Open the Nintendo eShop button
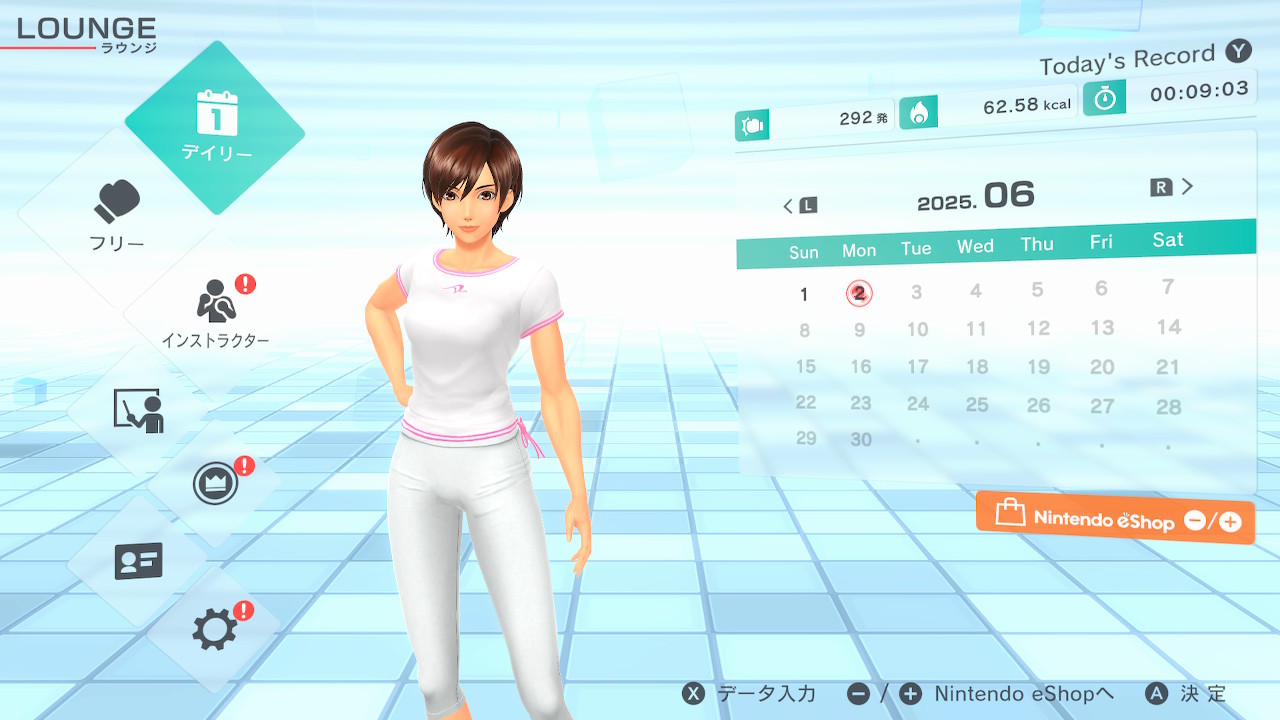This screenshot has height=720, width=1280. point(1115,517)
